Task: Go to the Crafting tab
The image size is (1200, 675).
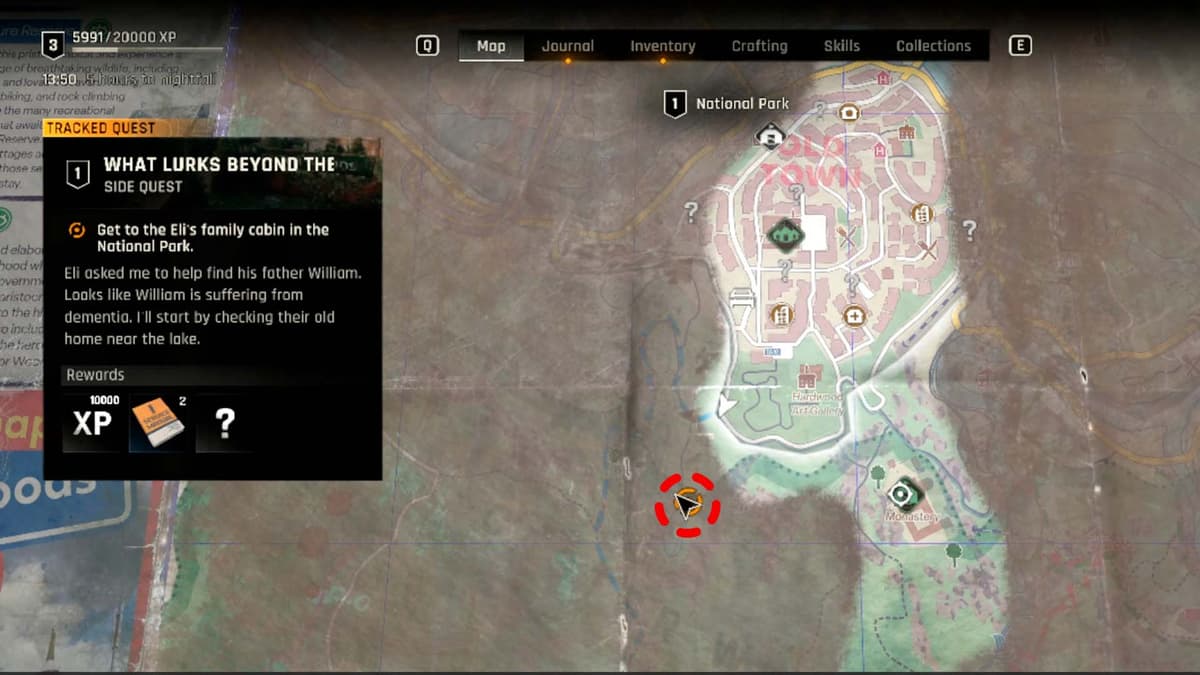Action: [759, 46]
